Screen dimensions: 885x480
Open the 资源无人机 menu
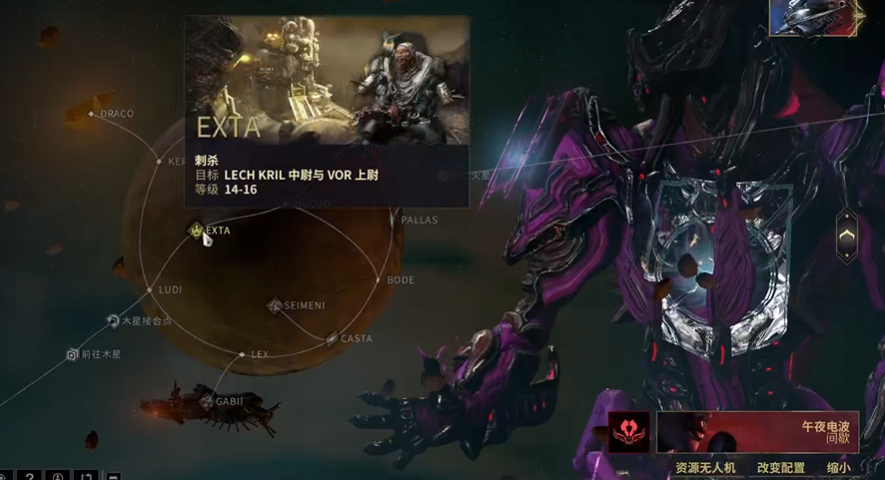(705, 467)
